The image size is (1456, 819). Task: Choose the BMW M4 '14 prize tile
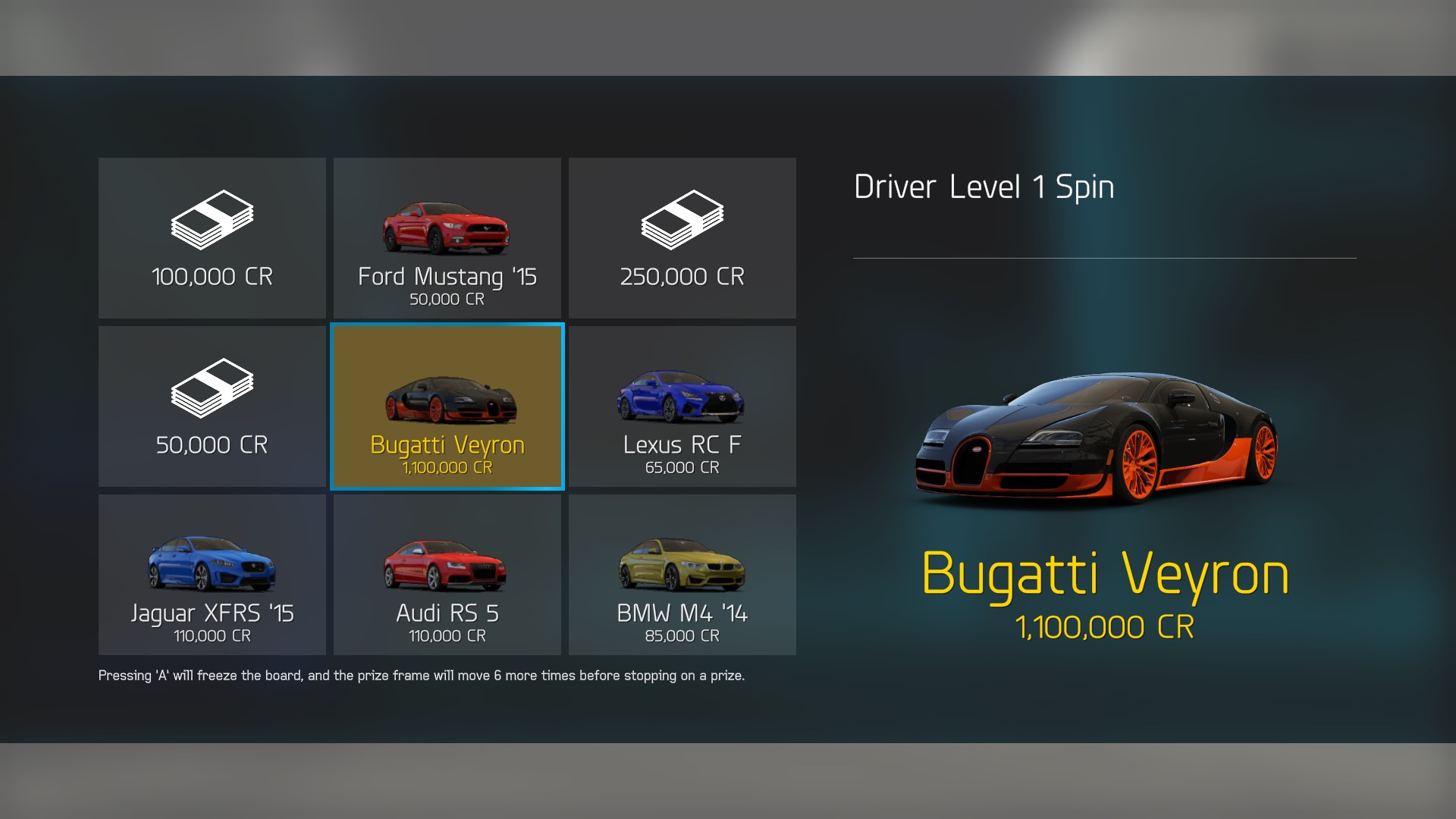(x=682, y=575)
